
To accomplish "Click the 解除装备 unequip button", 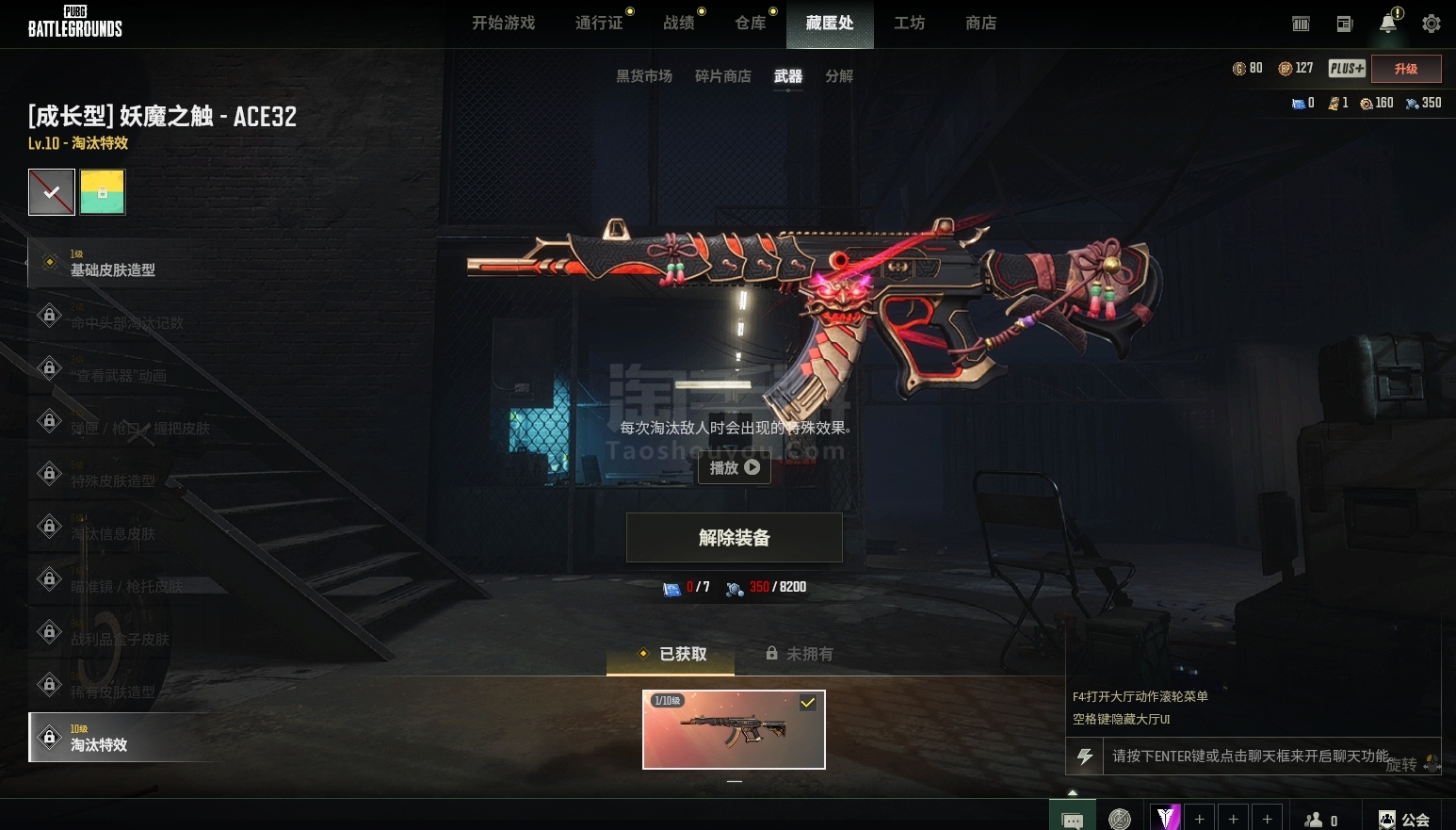I will [734, 538].
